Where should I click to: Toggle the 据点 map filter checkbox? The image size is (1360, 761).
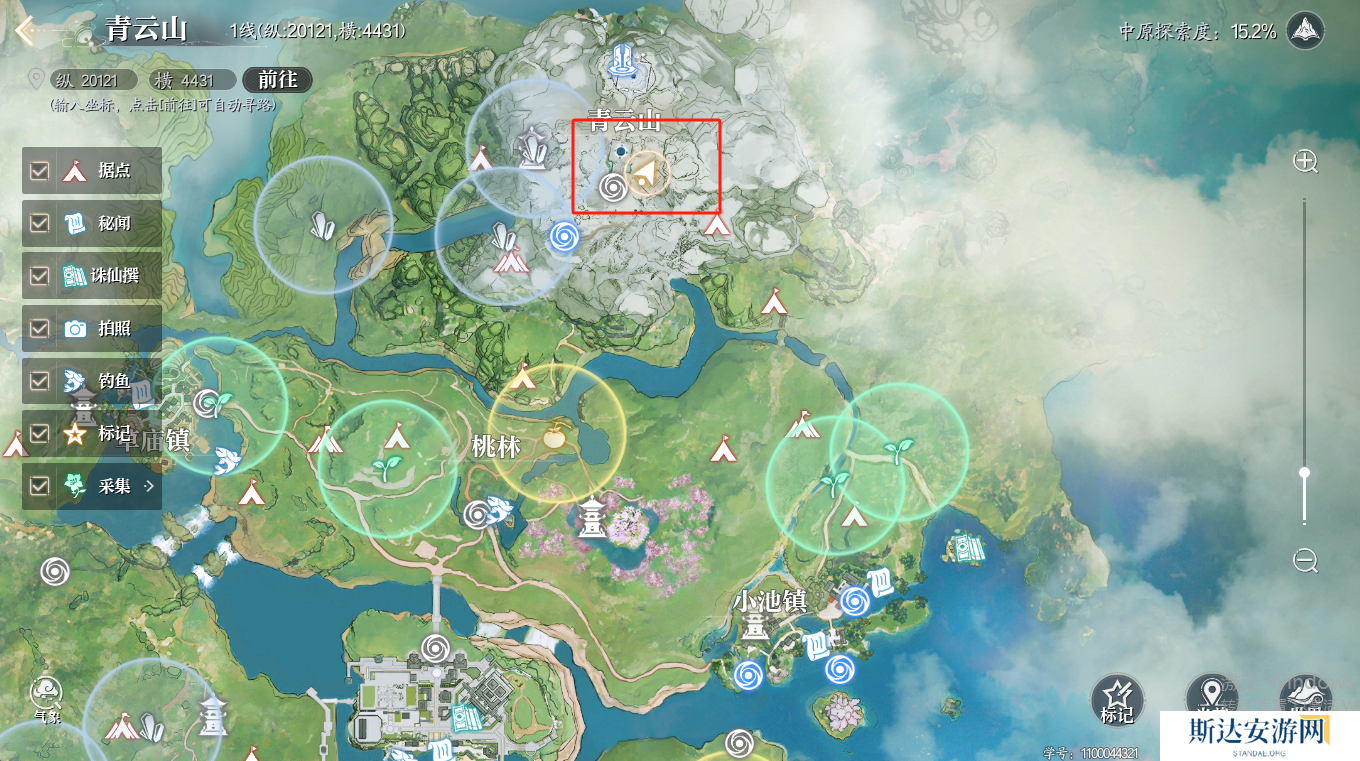(x=40, y=171)
